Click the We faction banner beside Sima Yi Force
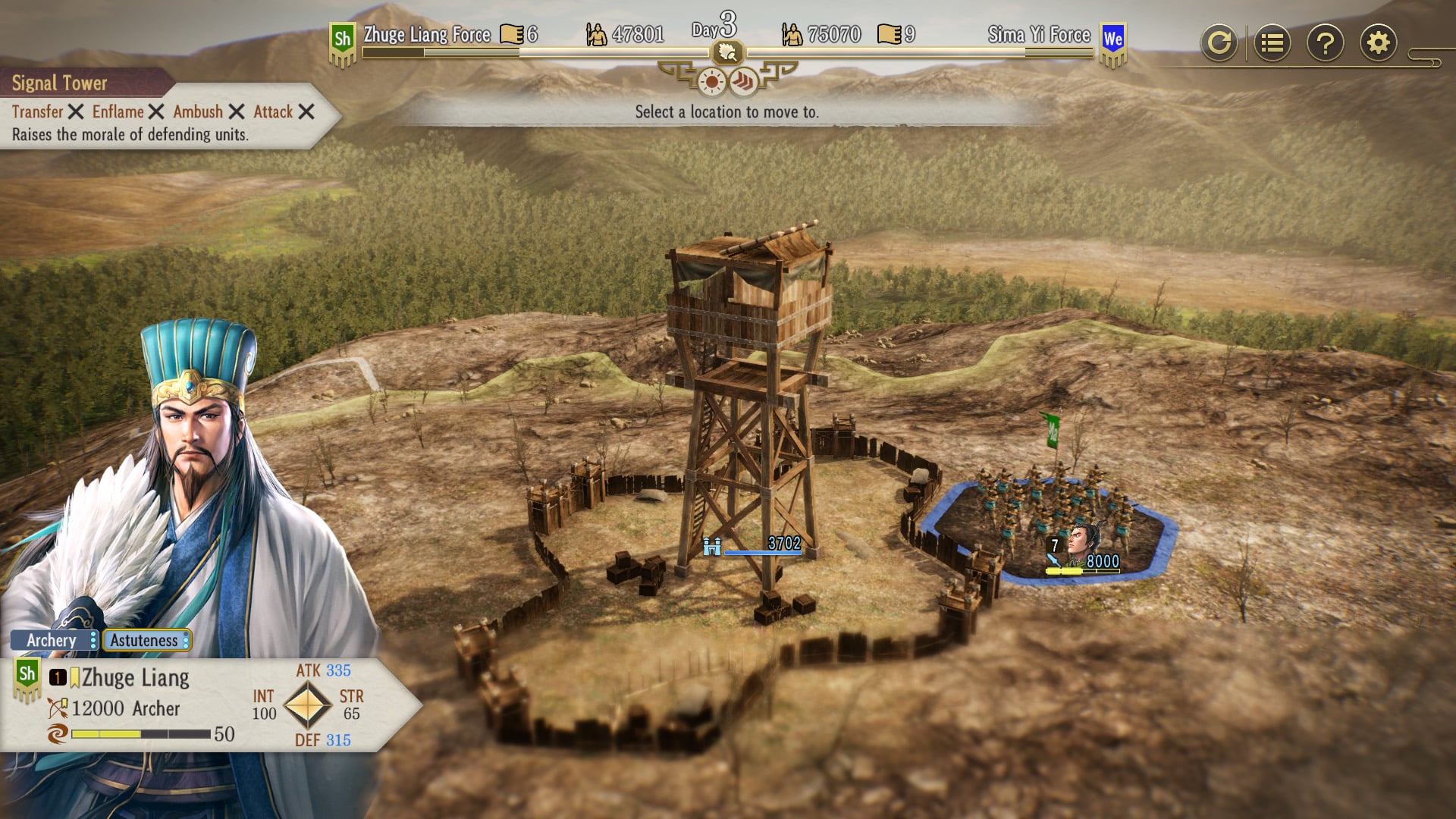Viewport: 1456px width, 819px height. point(1112,42)
